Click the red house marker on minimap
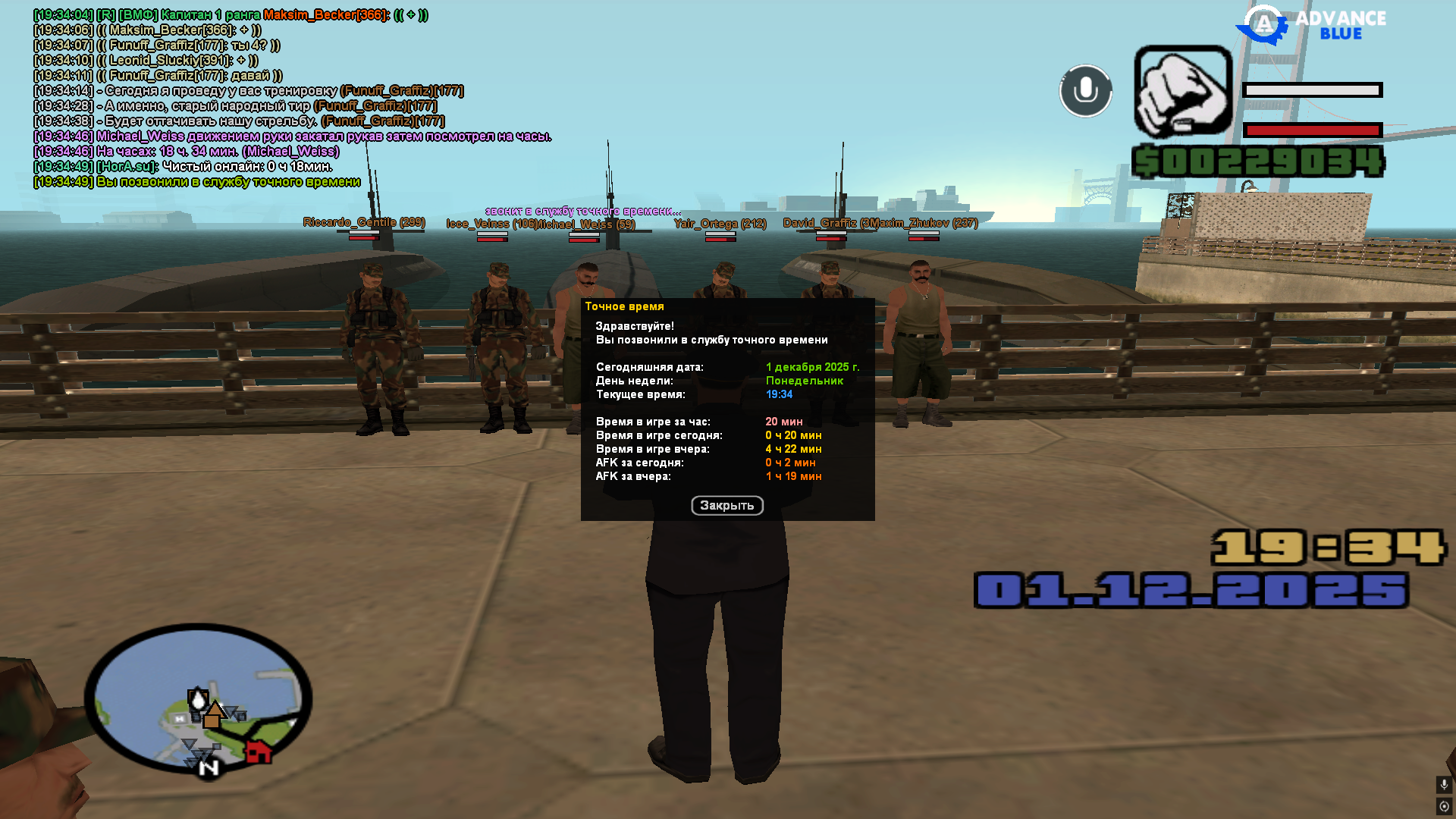Screen dimensions: 1456x819 pos(259,752)
